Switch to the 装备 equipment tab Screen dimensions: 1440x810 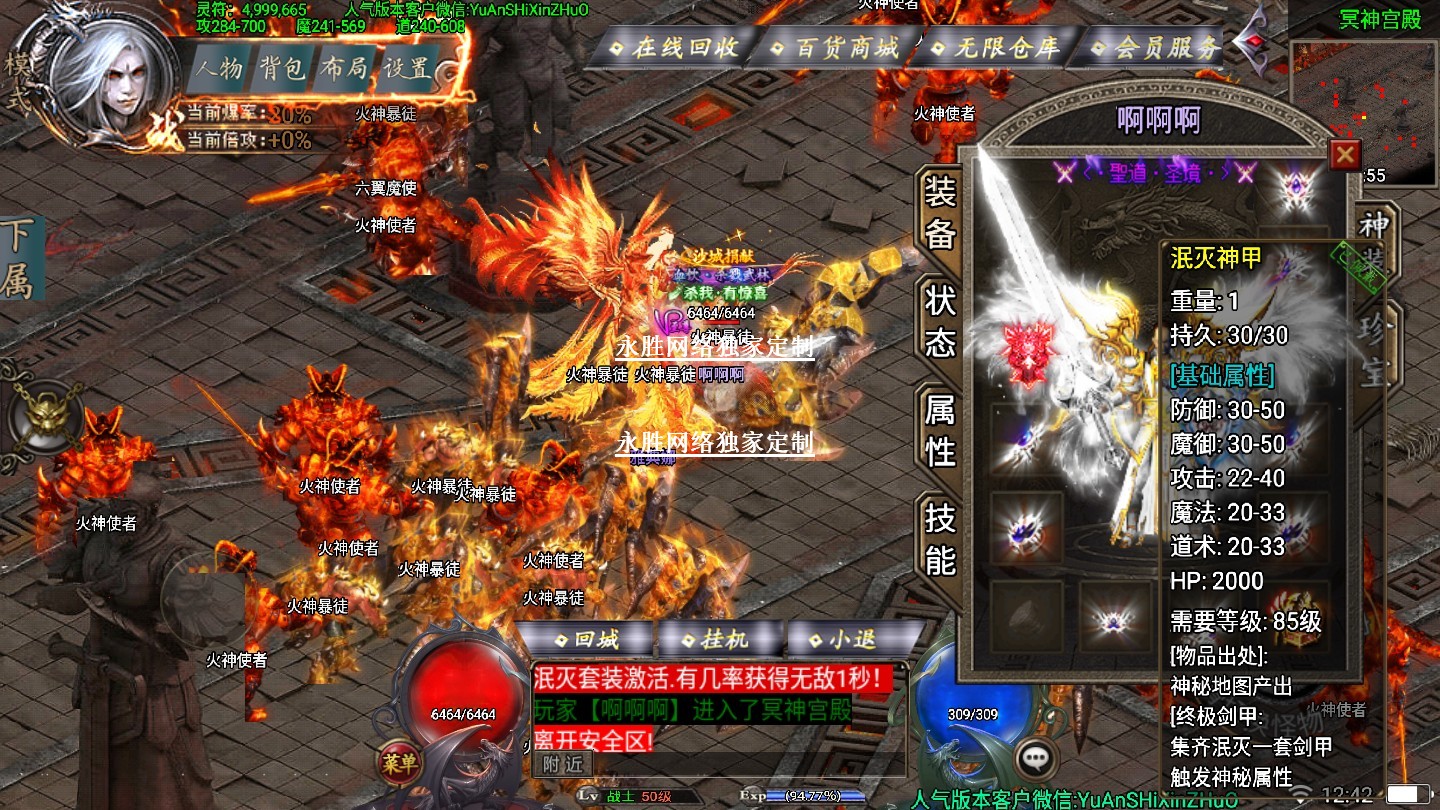tap(940, 212)
